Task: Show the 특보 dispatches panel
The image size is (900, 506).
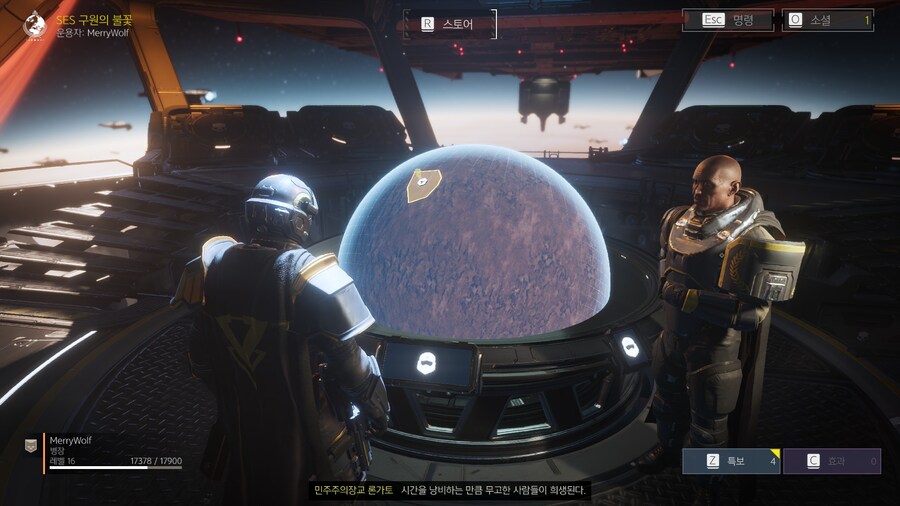Action: 730,461
